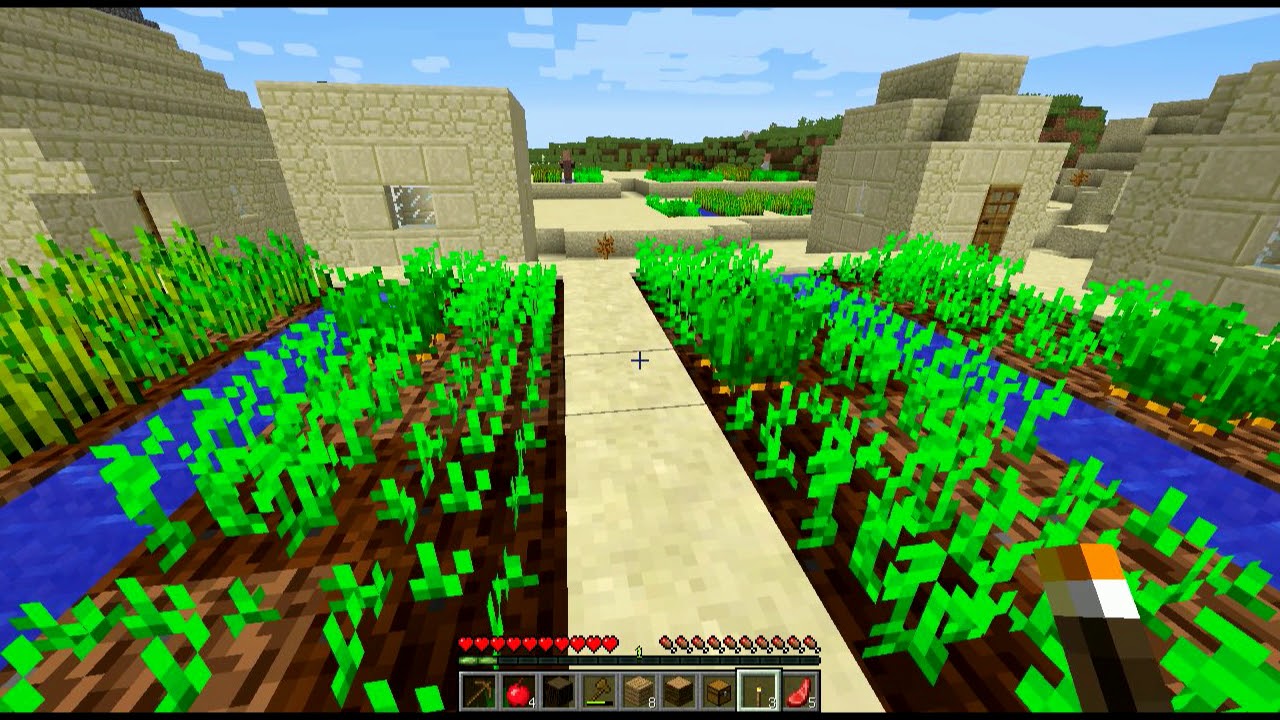Click the level 1 indicator above the XP bar

[638, 649]
